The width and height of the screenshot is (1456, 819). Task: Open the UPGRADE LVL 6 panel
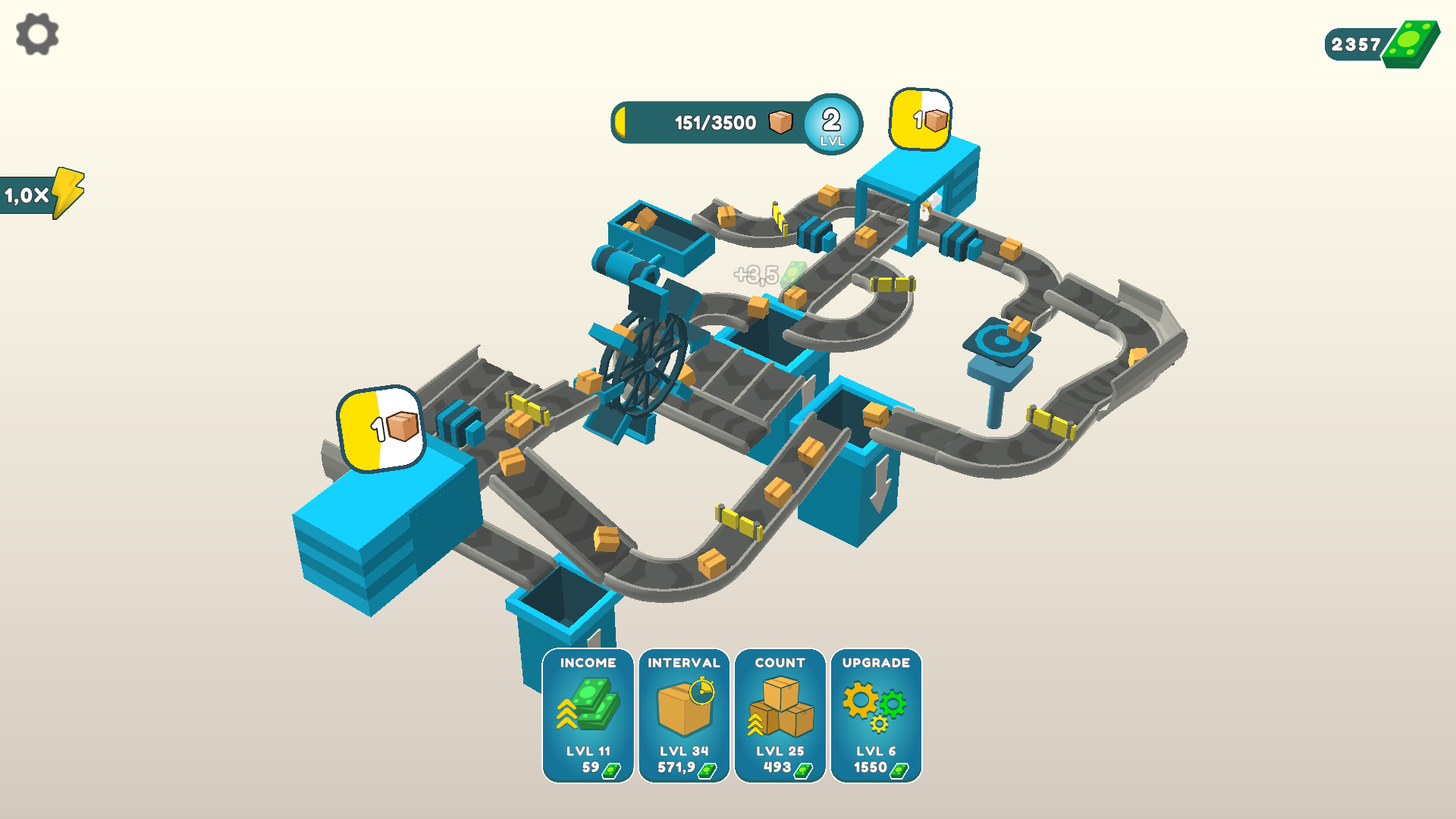876,717
